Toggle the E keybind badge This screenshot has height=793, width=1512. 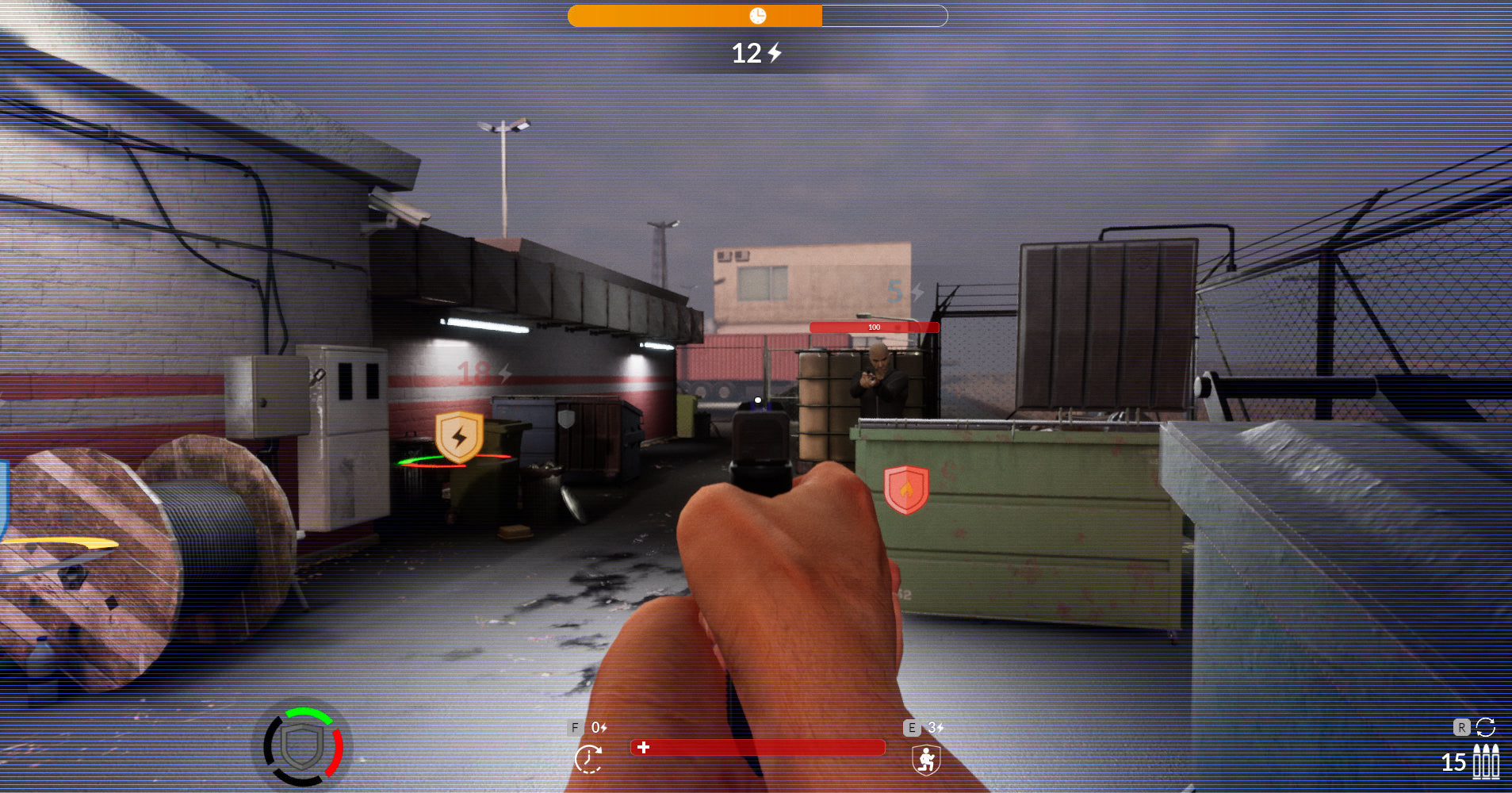(911, 726)
